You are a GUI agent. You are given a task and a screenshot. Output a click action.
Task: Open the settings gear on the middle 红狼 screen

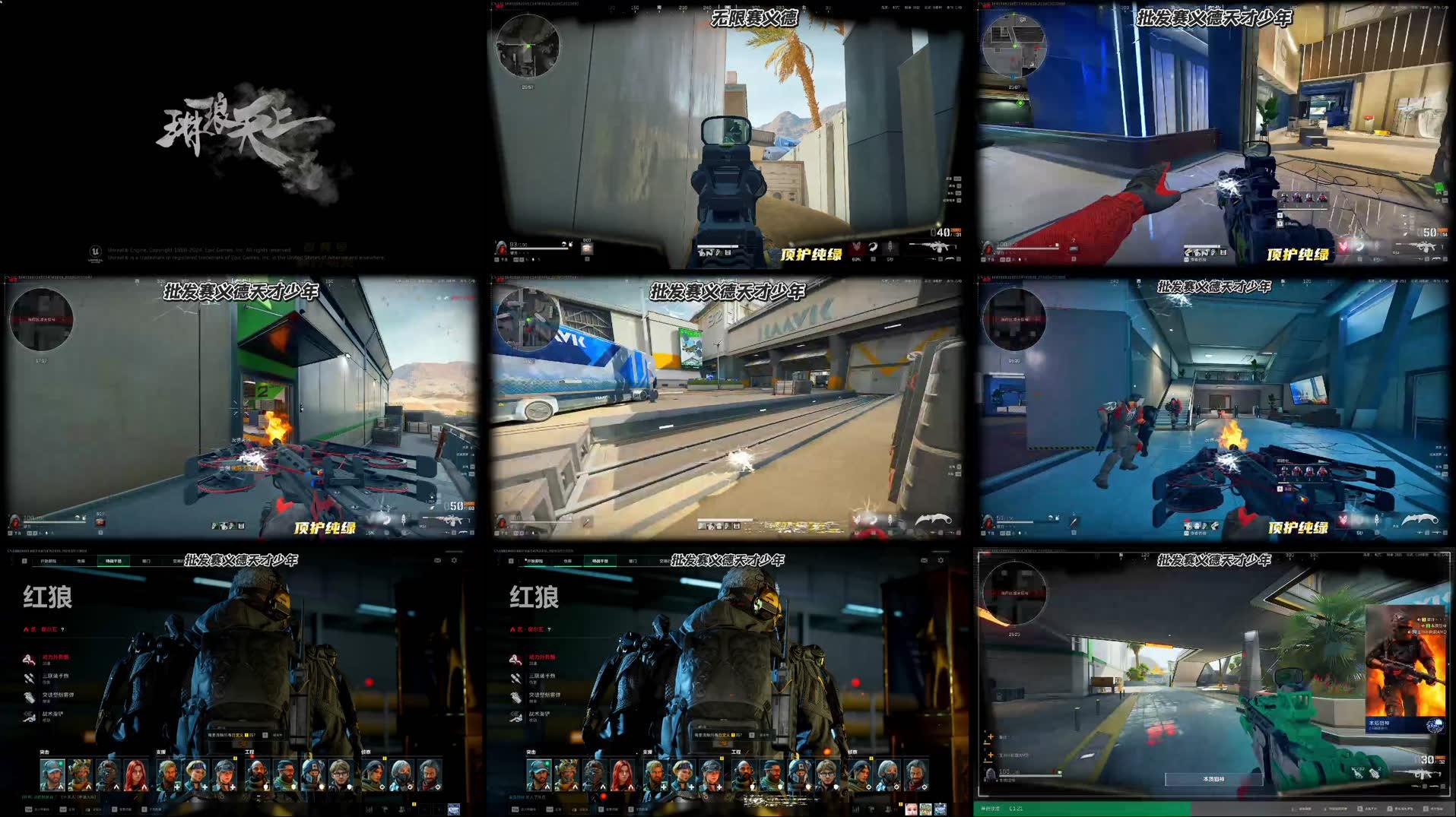[x=941, y=560]
